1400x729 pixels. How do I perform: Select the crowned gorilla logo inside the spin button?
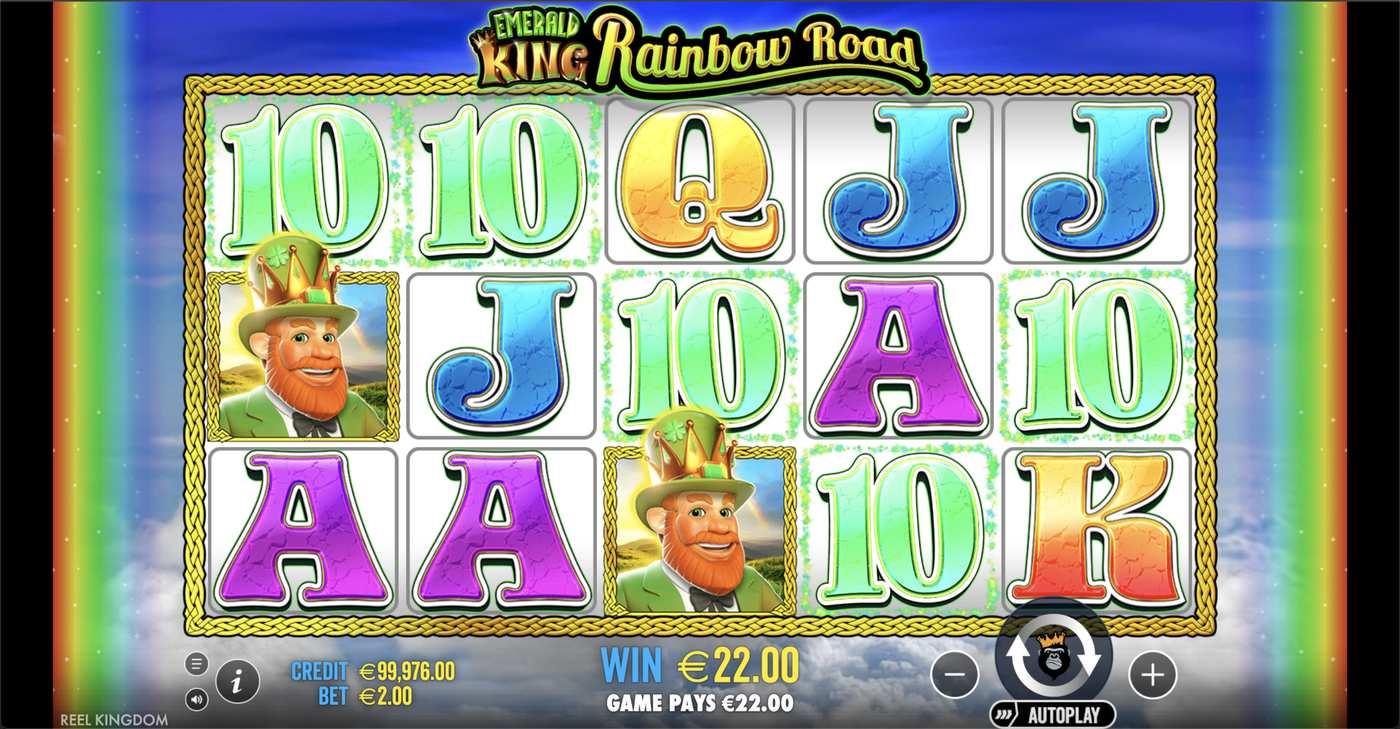1056,655
